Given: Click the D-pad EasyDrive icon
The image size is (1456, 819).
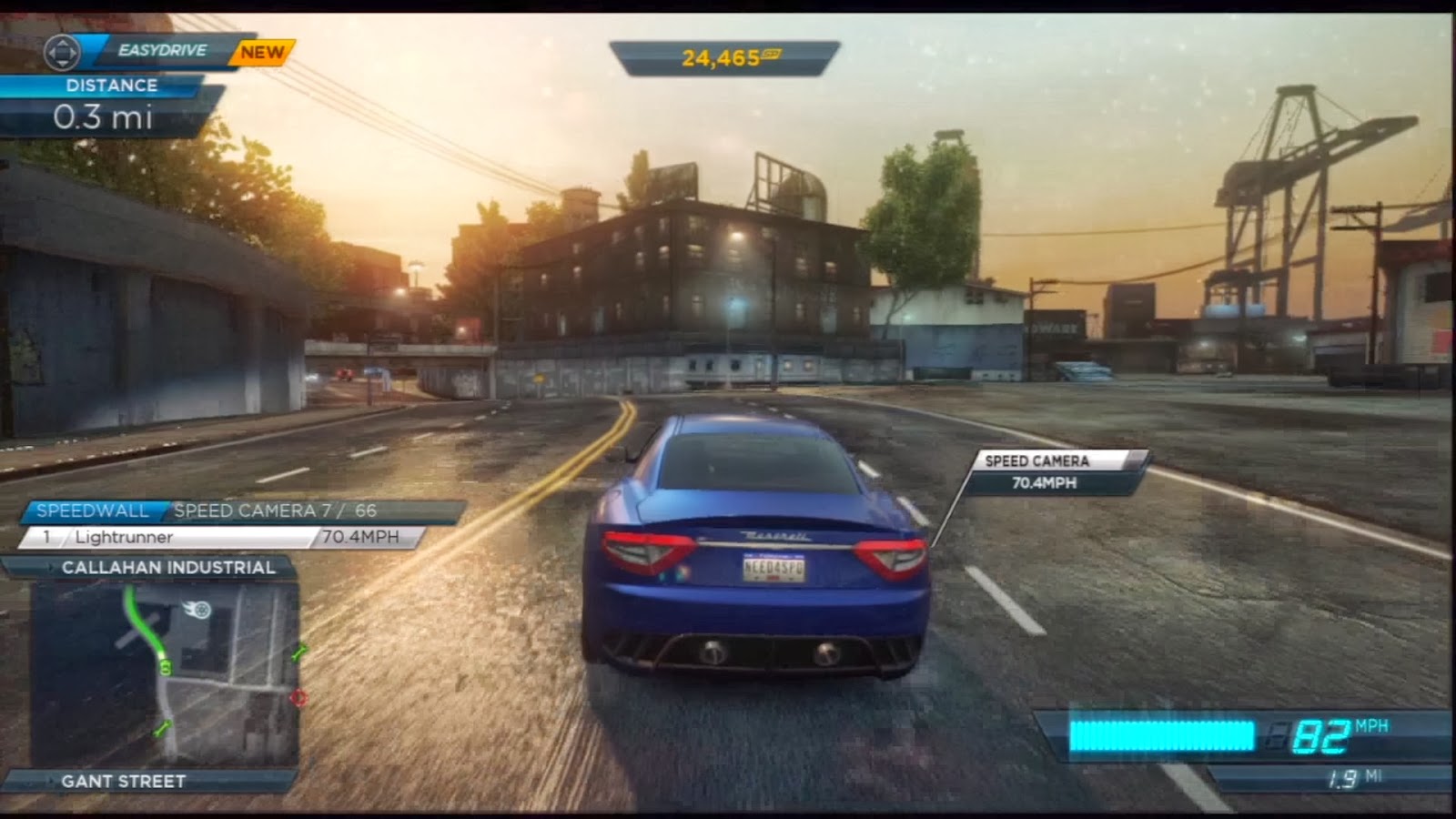Looking at the screenshot, I should click(x=64, y=53).
